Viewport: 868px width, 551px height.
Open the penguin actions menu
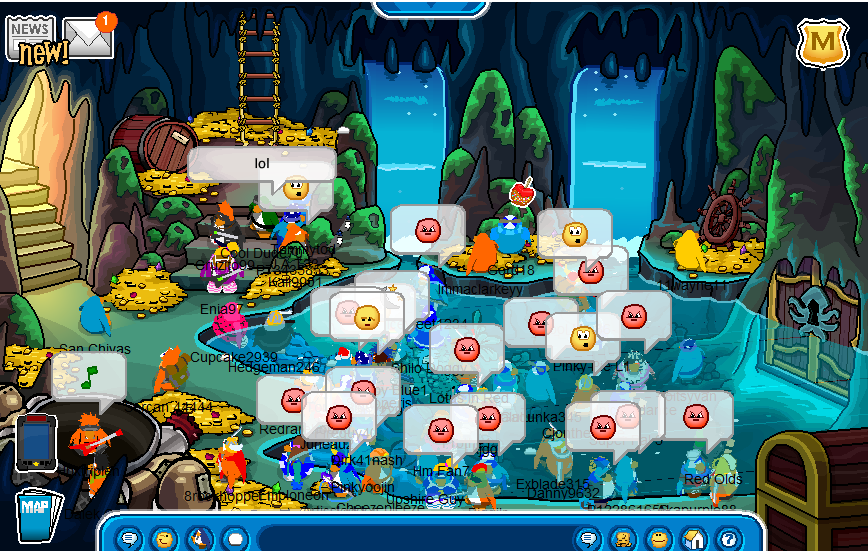point(199,539)
